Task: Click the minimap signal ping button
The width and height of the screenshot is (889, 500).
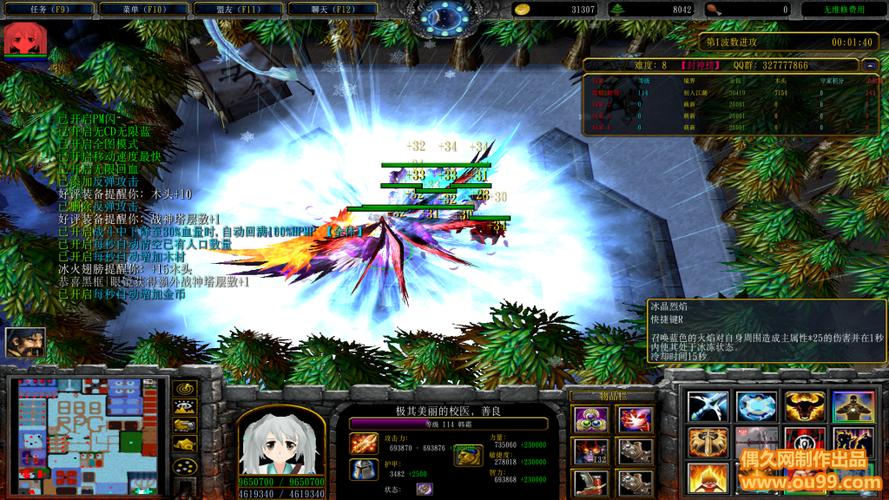Action: pos(184,388)
